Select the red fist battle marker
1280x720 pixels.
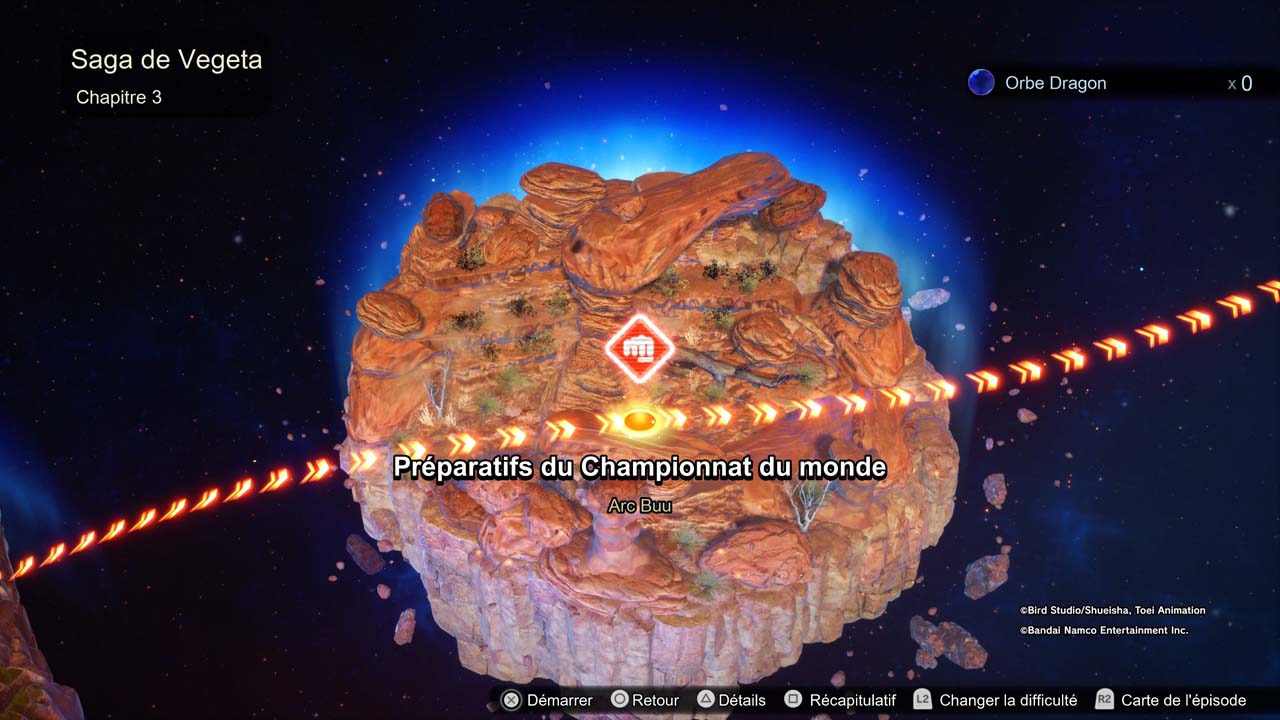639,348
